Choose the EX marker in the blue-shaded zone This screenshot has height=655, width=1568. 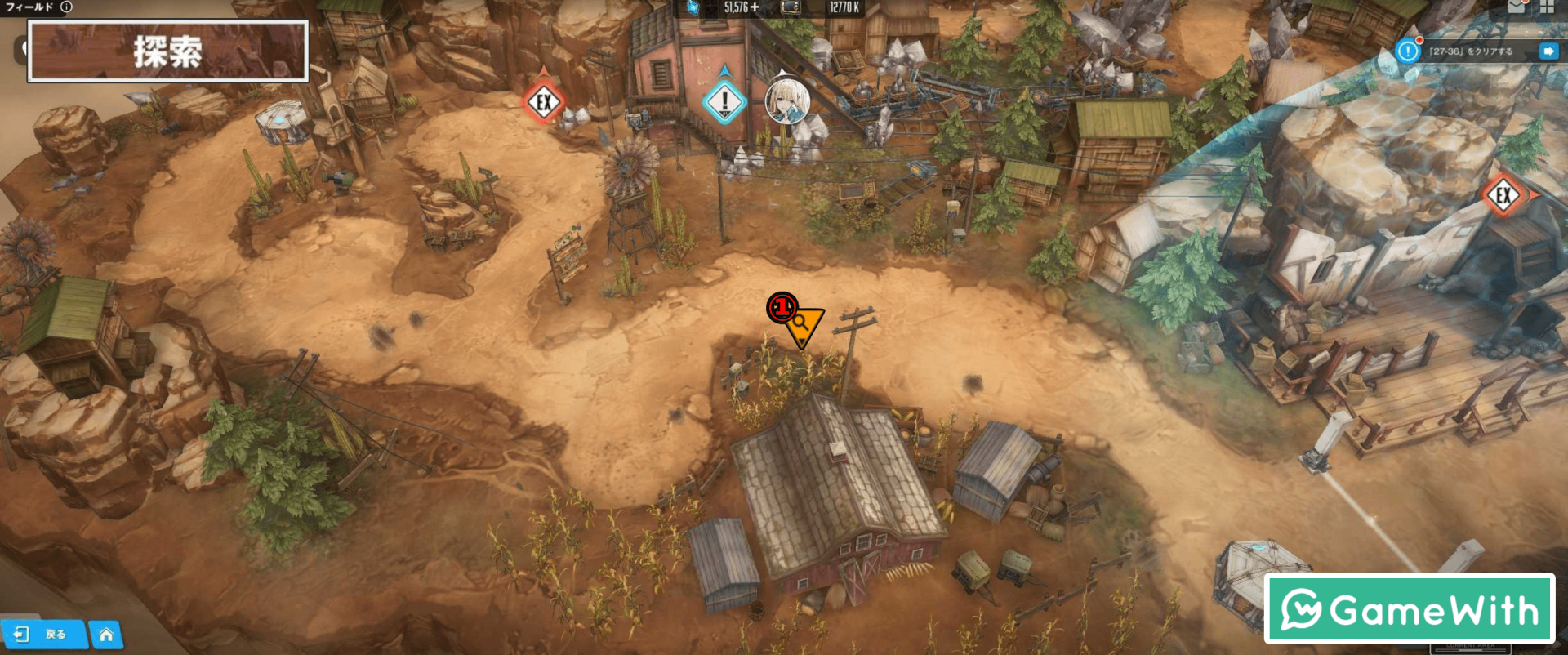(x=1503, y=195)
